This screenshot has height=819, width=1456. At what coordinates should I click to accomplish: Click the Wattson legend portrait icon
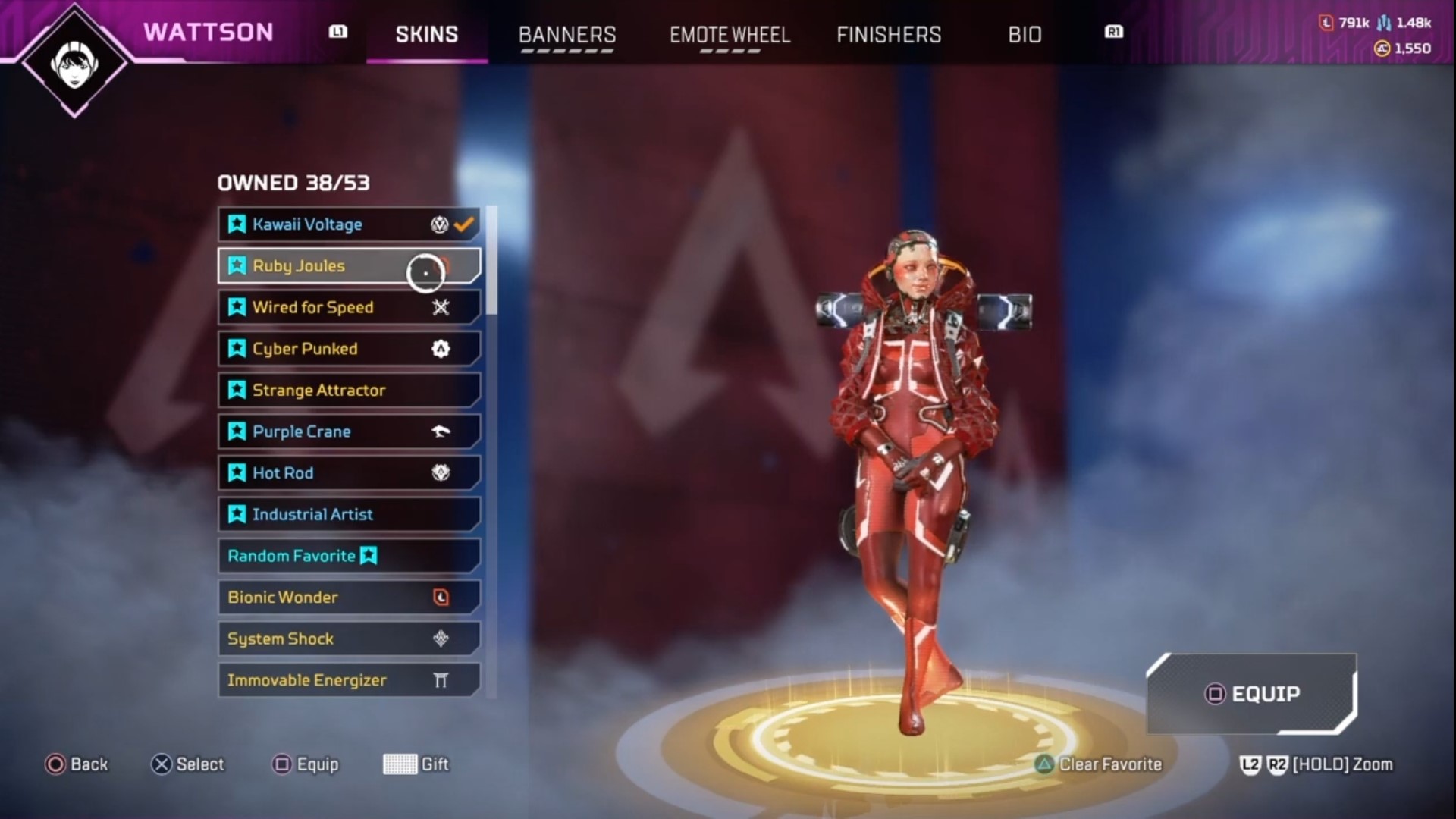[x=75, y=64]
